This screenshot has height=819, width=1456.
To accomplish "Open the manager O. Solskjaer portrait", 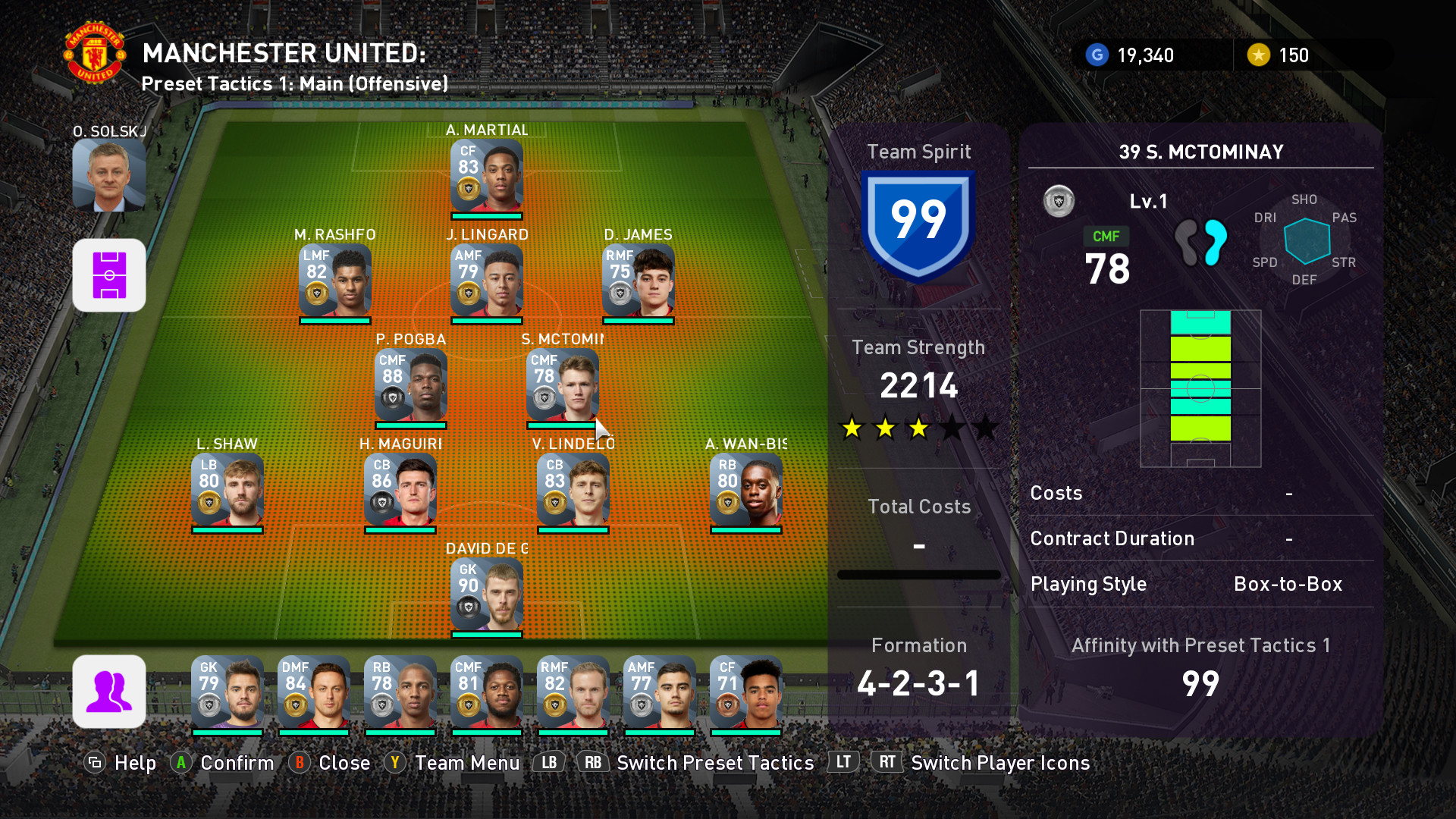I will pos(108,175).
